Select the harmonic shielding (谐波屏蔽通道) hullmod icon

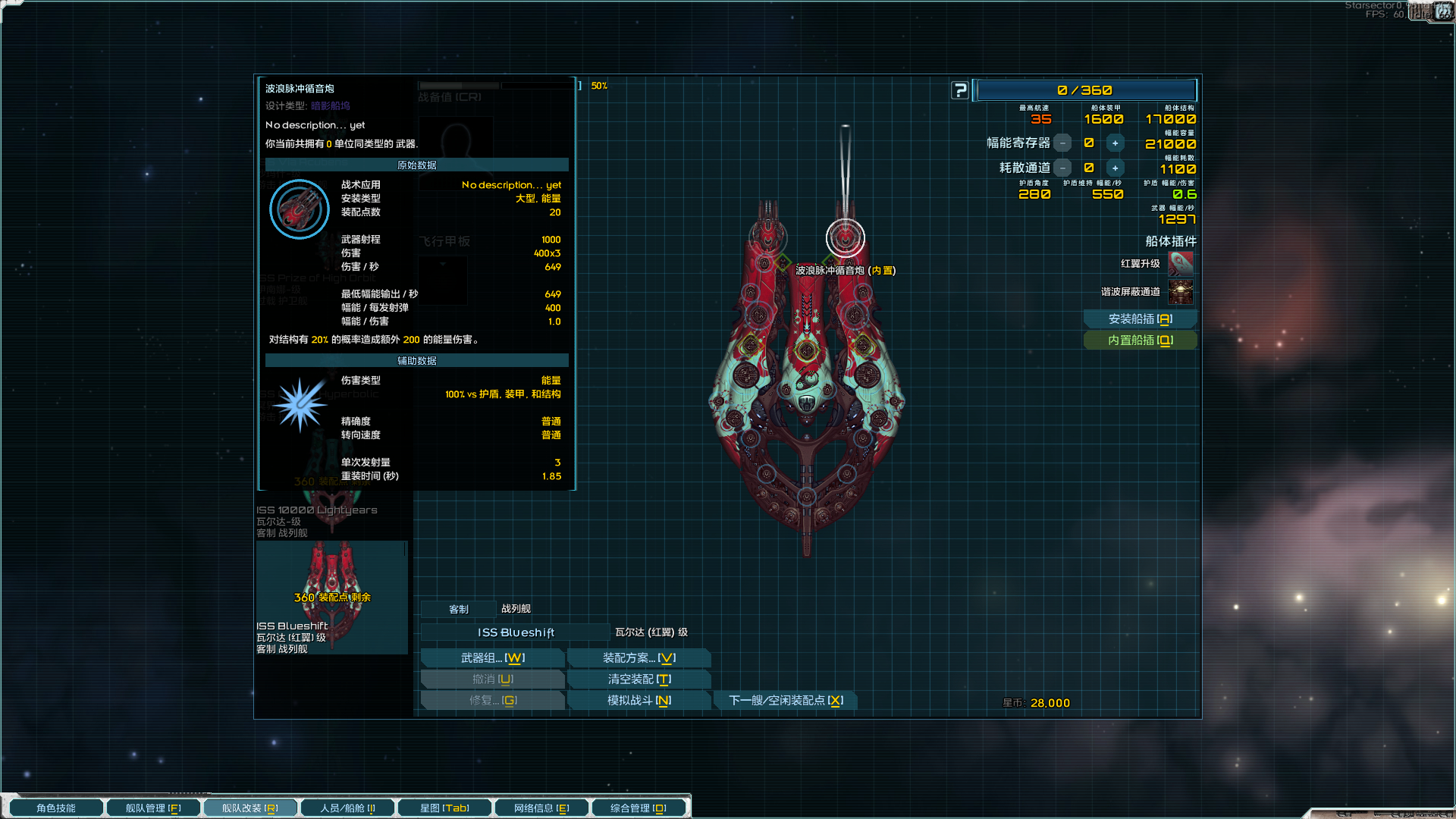click(1181, 292)
